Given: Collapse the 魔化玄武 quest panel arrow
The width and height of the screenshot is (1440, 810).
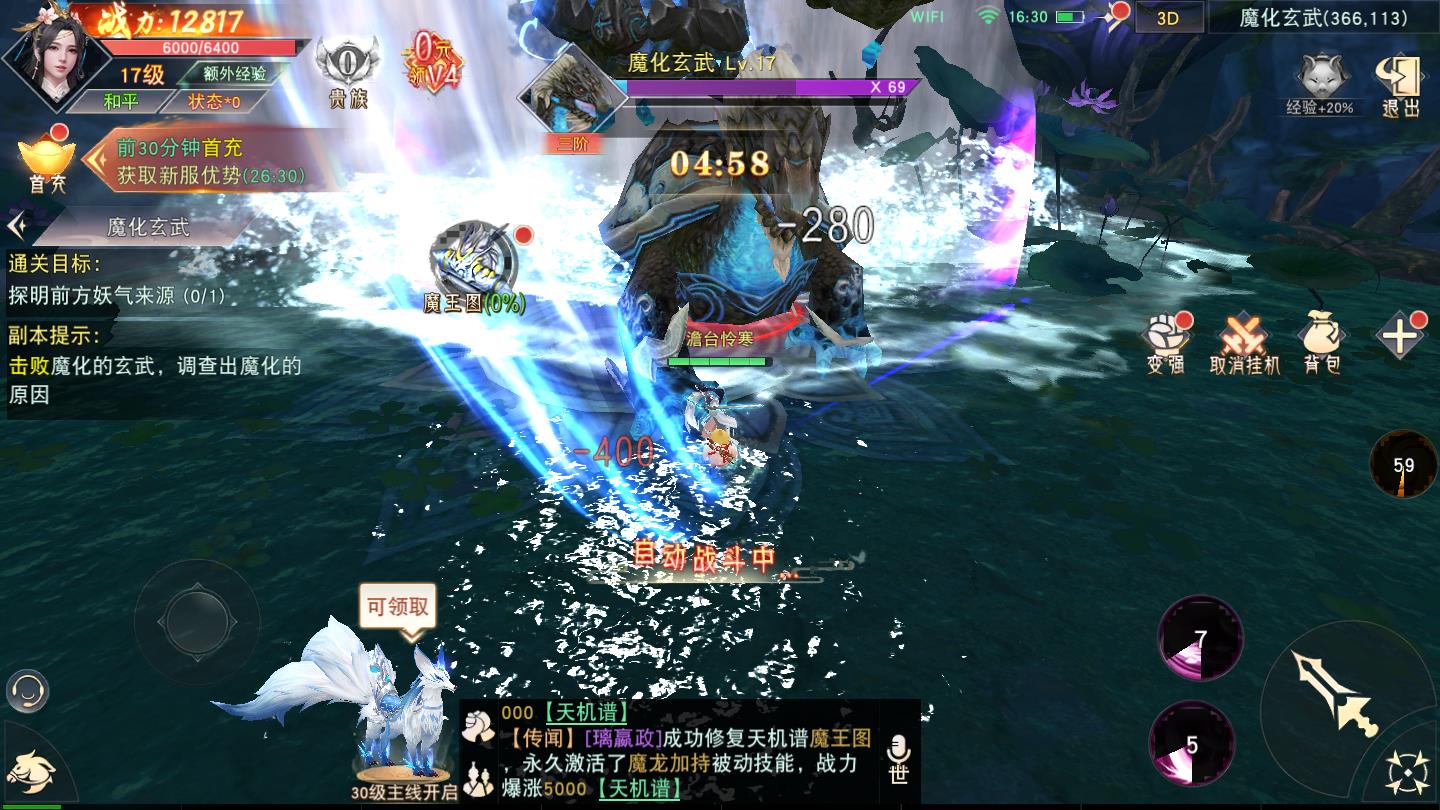Looking at the screenshot, I should point(17,226).
